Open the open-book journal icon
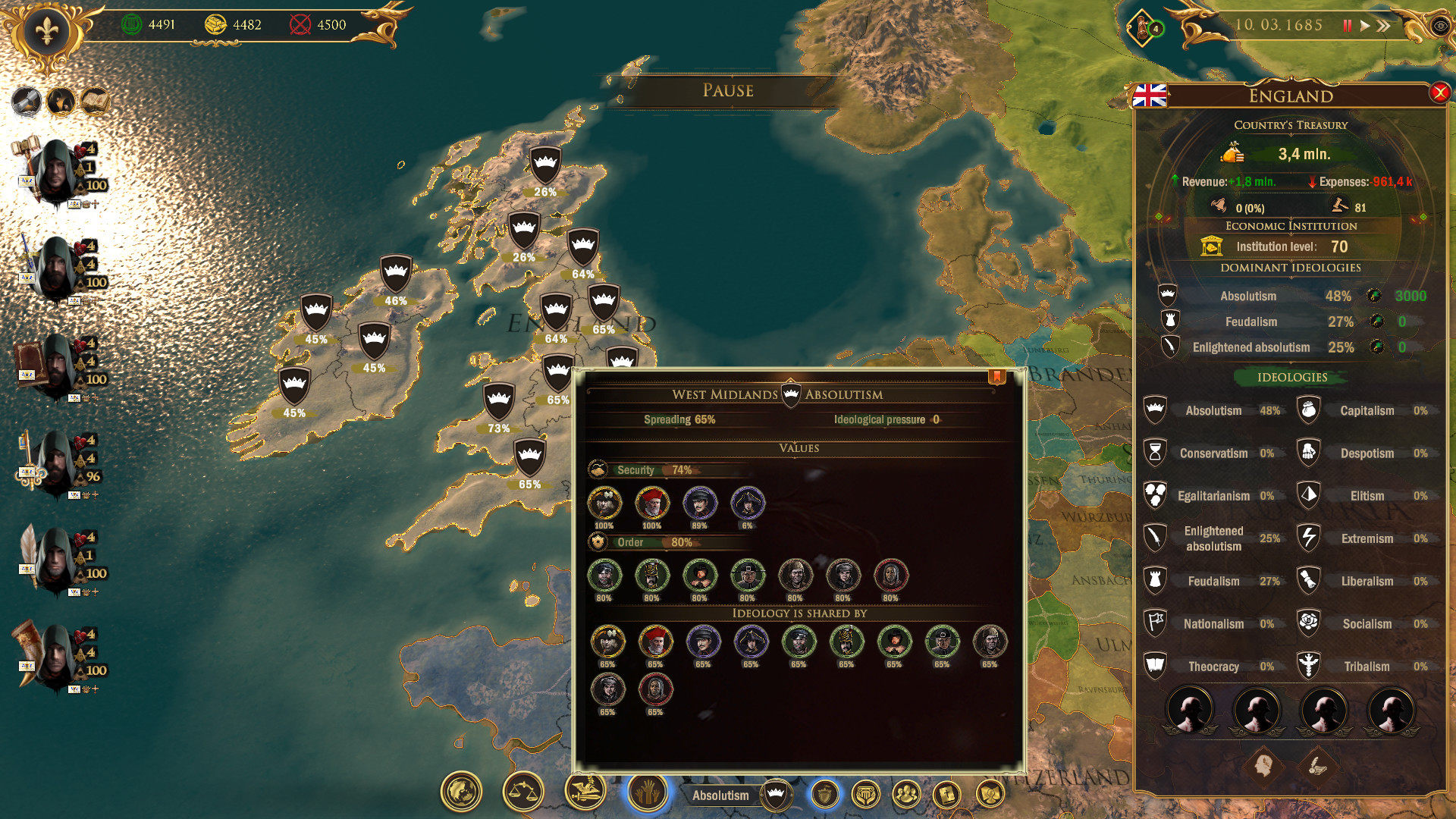This screenshot has width=1456, height=819. click(96, 100)
